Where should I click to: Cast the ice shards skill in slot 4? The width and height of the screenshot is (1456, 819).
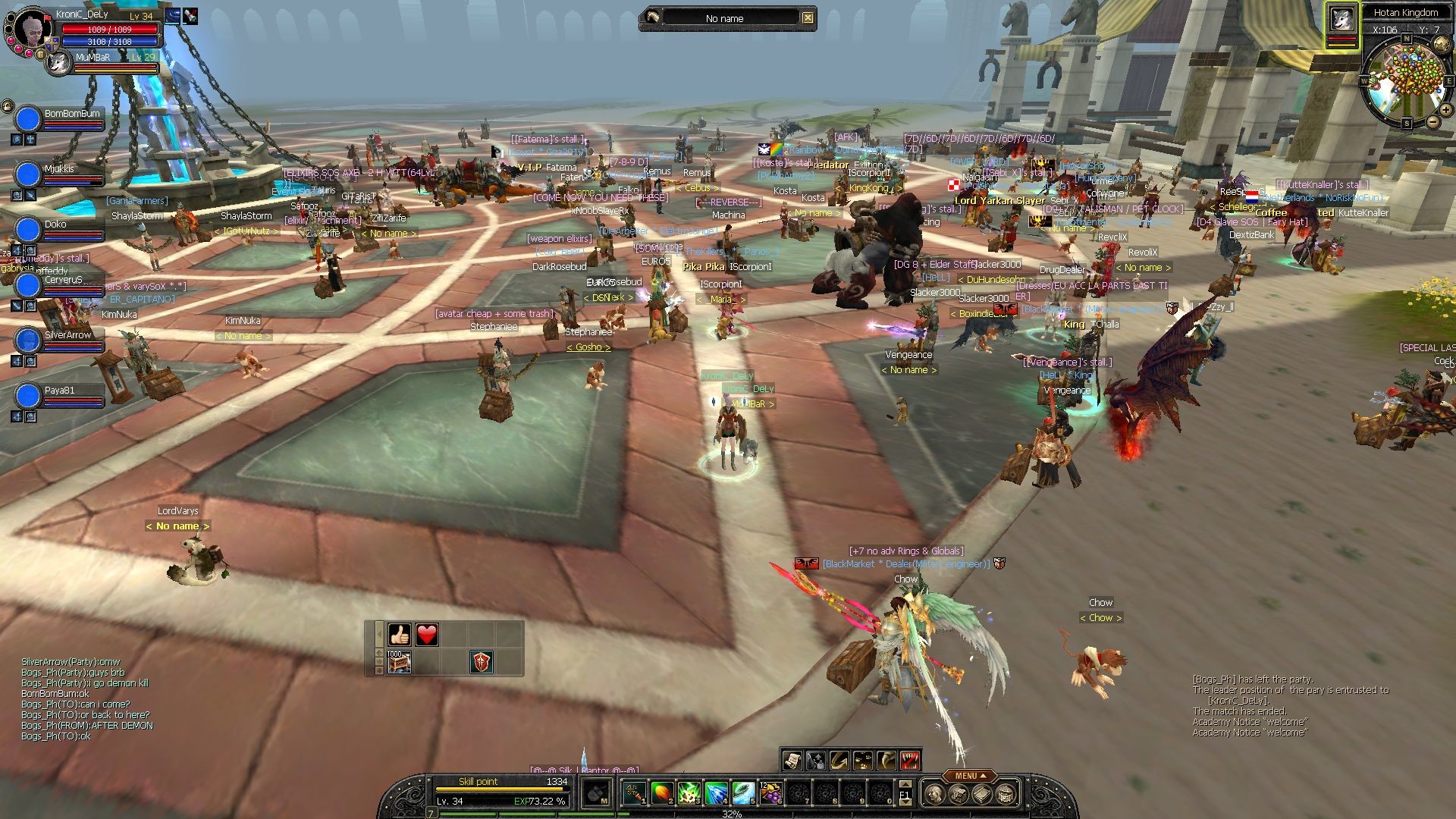716,793
